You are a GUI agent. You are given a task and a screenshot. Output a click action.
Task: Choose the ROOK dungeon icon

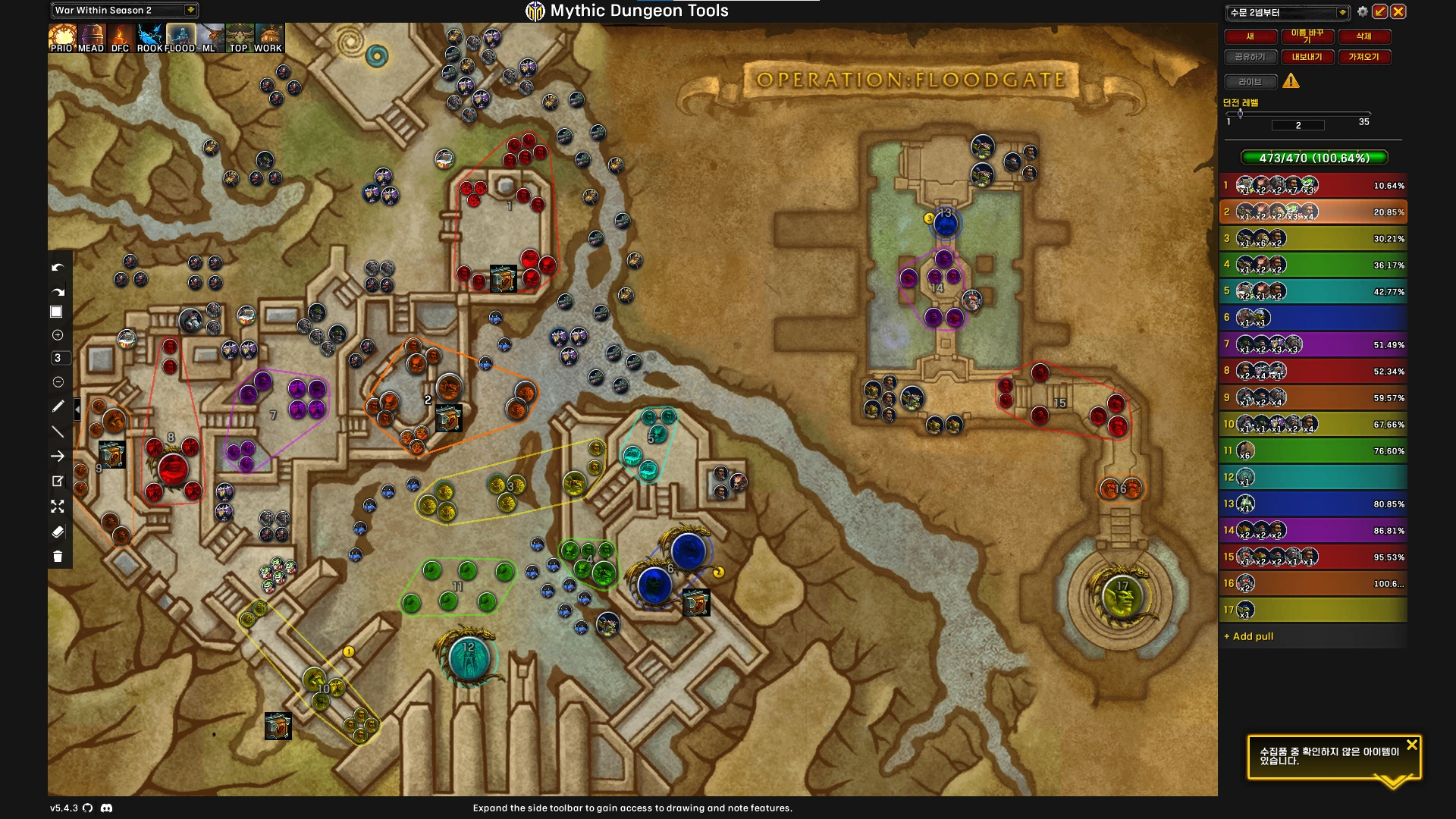tap(150, 37)
